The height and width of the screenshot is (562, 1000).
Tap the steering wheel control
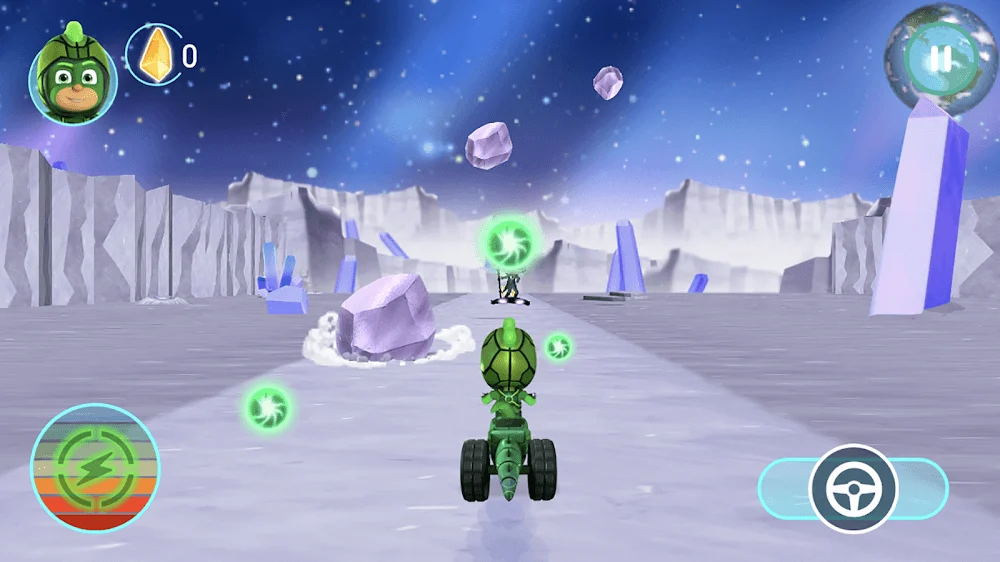853,488
